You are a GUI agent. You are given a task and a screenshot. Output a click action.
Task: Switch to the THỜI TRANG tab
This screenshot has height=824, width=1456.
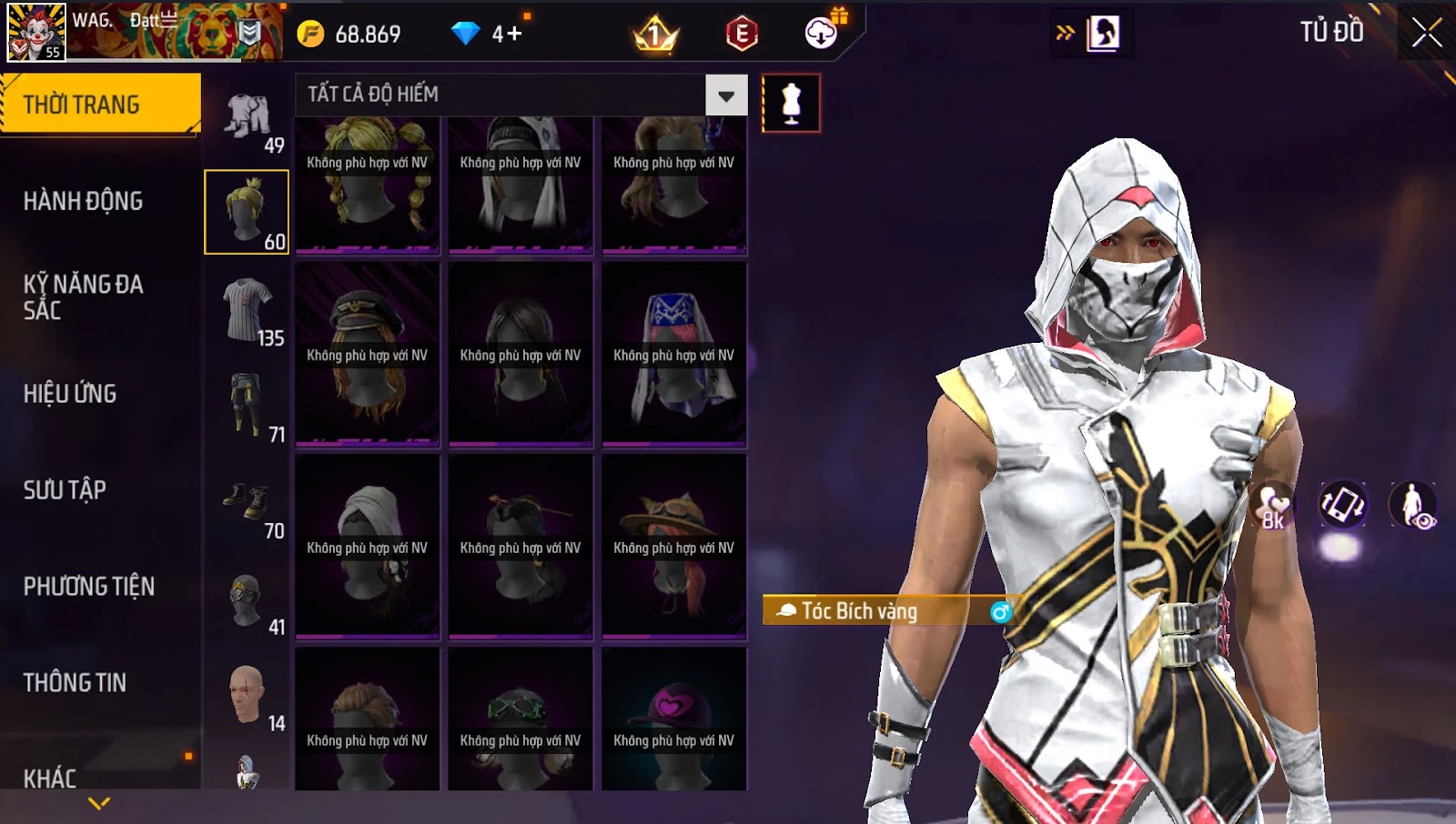100,105
